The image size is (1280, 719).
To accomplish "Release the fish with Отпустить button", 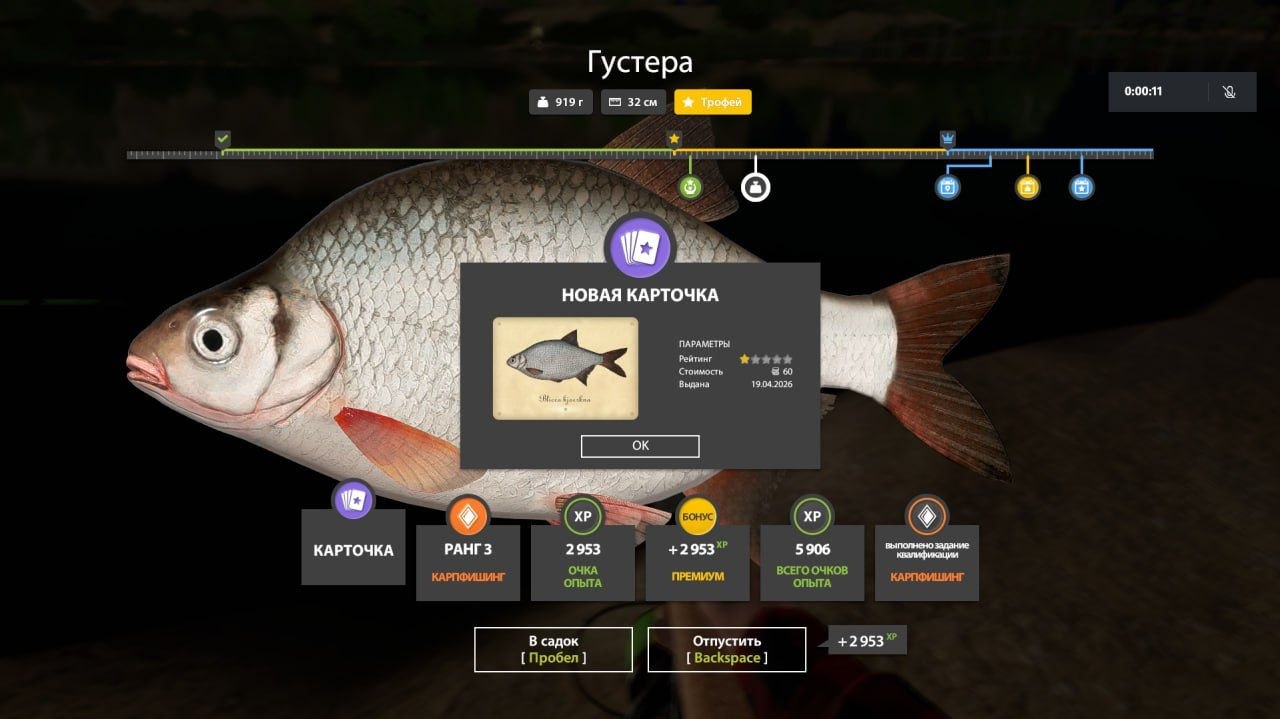I will [x=727, y=649].
